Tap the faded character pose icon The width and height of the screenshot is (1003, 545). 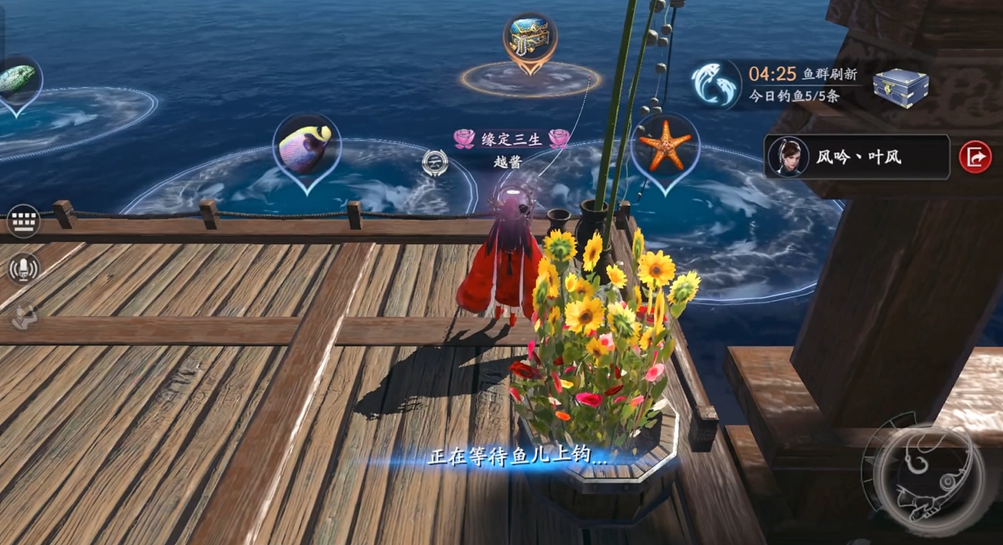tap(22, 316)
